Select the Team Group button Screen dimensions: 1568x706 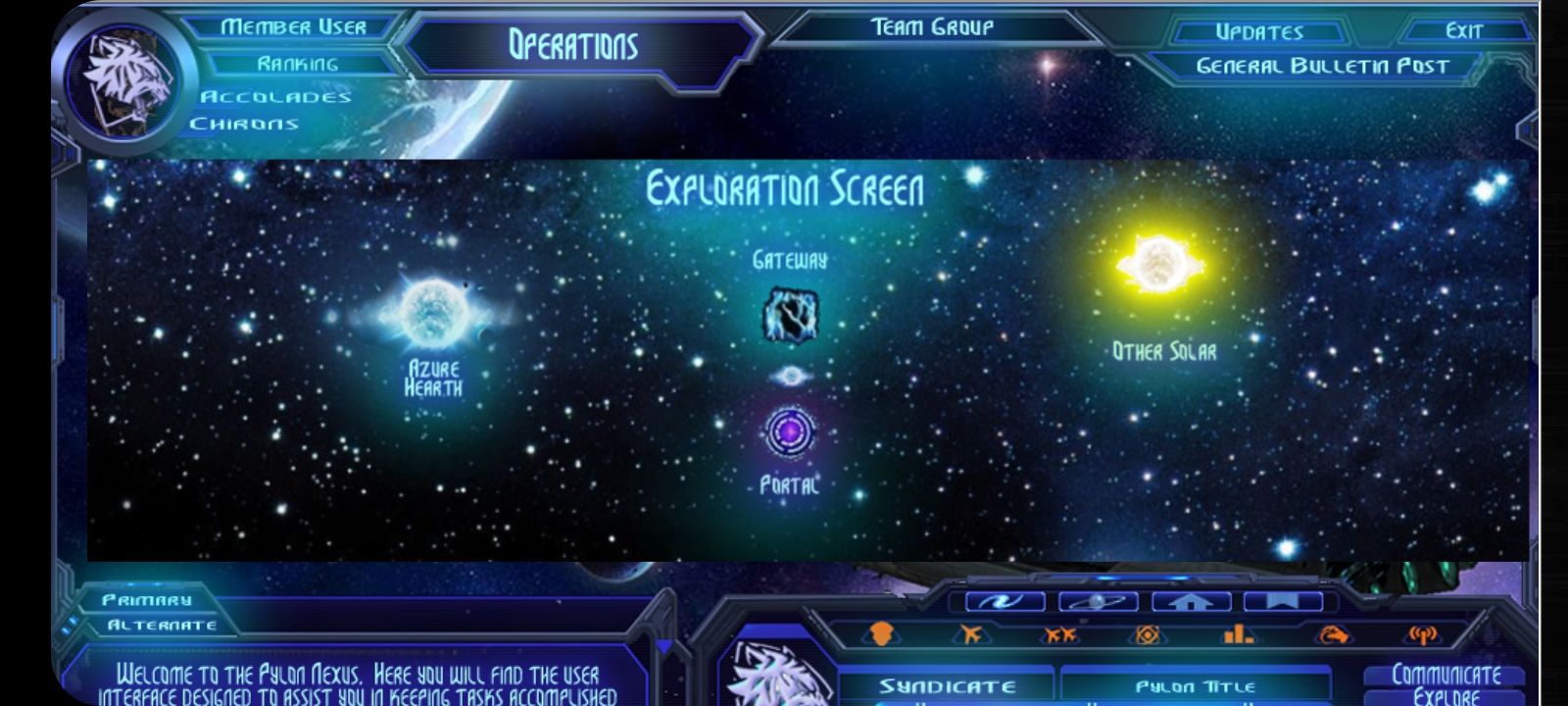pos(932,27)
